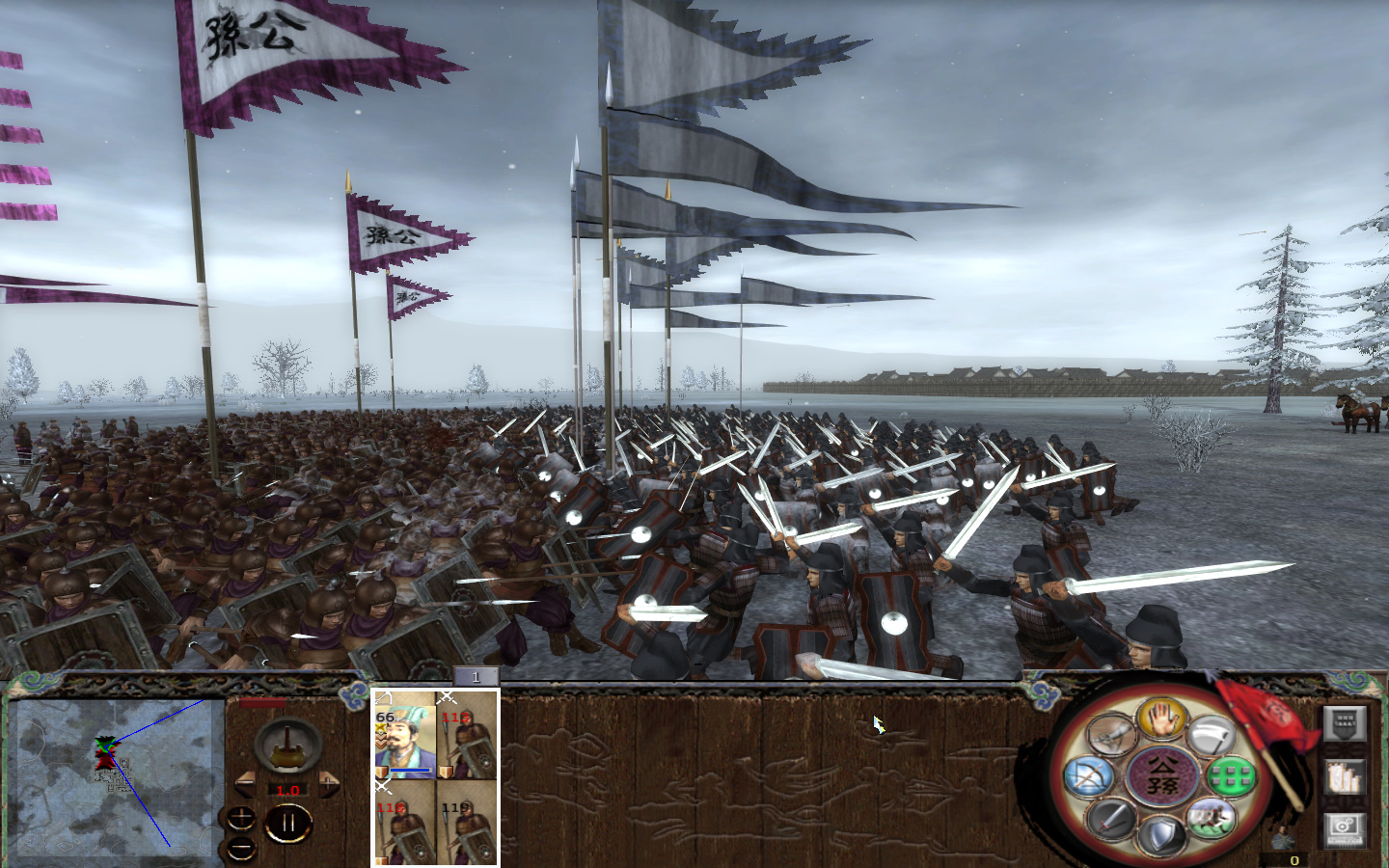Screen dimensions: 1389x868
Task: Decrease battle speed with the left arrow
Action: point(245,784)
